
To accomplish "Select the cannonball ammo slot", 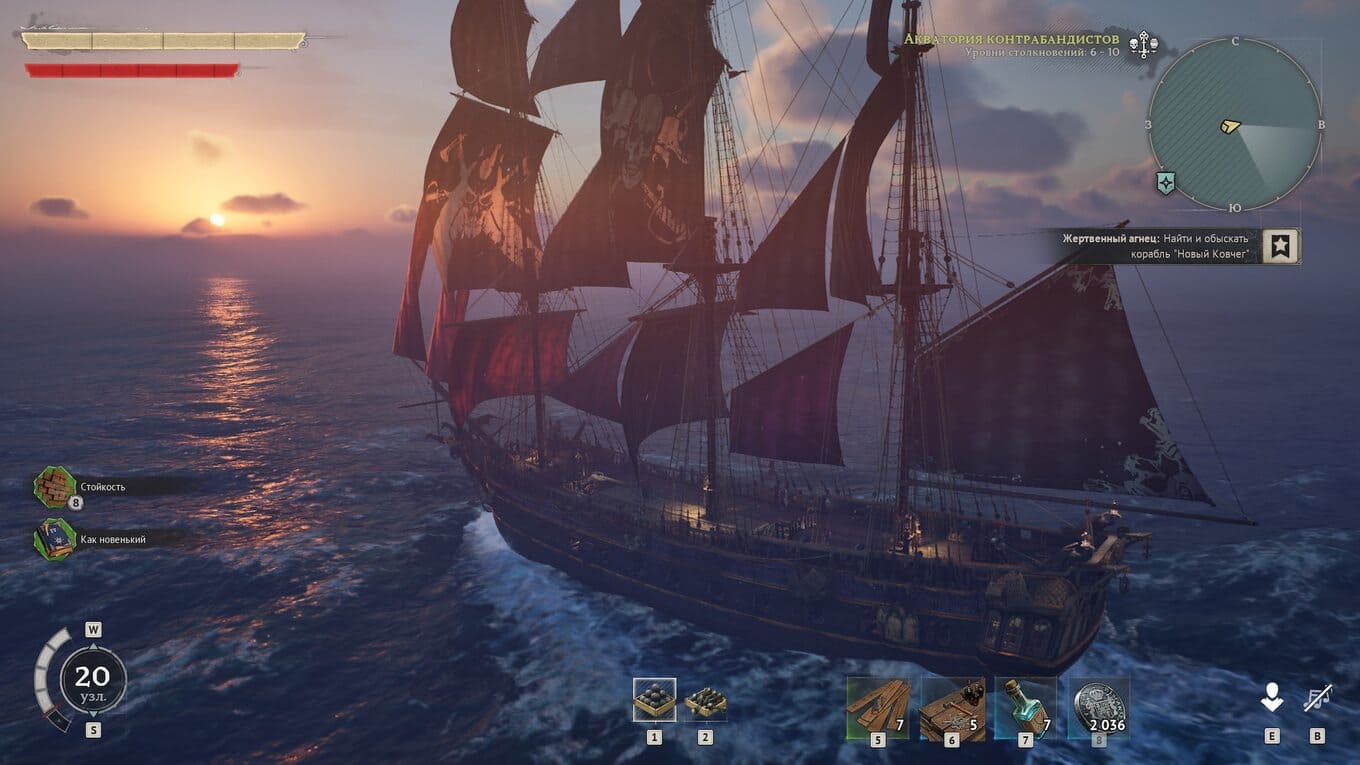I will [654, 700].
